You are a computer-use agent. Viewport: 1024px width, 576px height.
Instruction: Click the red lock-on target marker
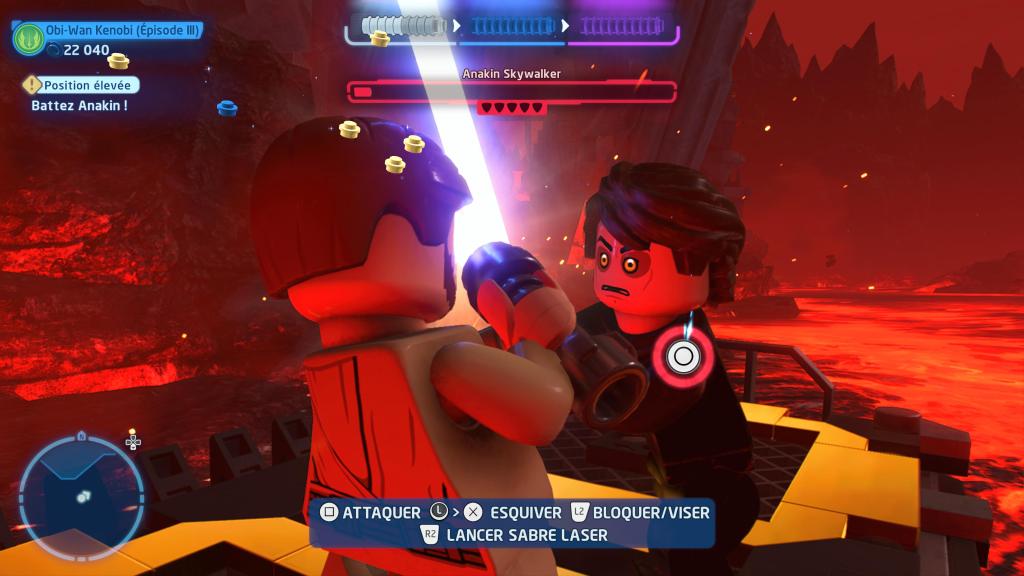(684, 355)
